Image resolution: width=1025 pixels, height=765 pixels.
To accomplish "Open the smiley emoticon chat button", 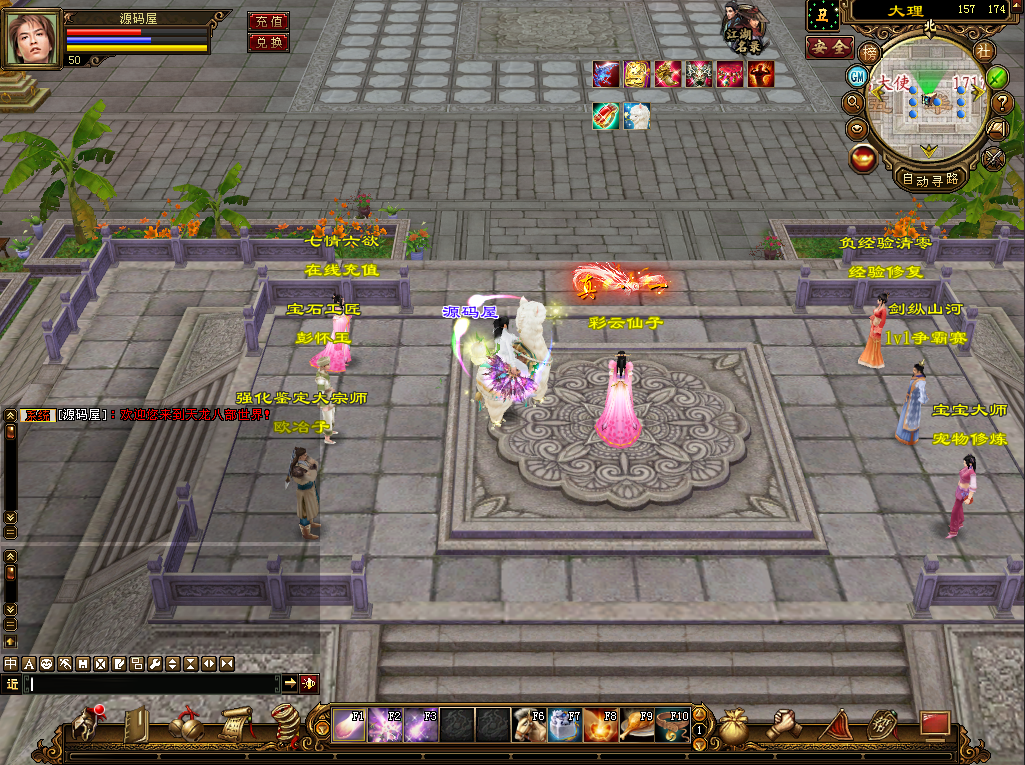I will pyautogui.click(x=46, y=663).
